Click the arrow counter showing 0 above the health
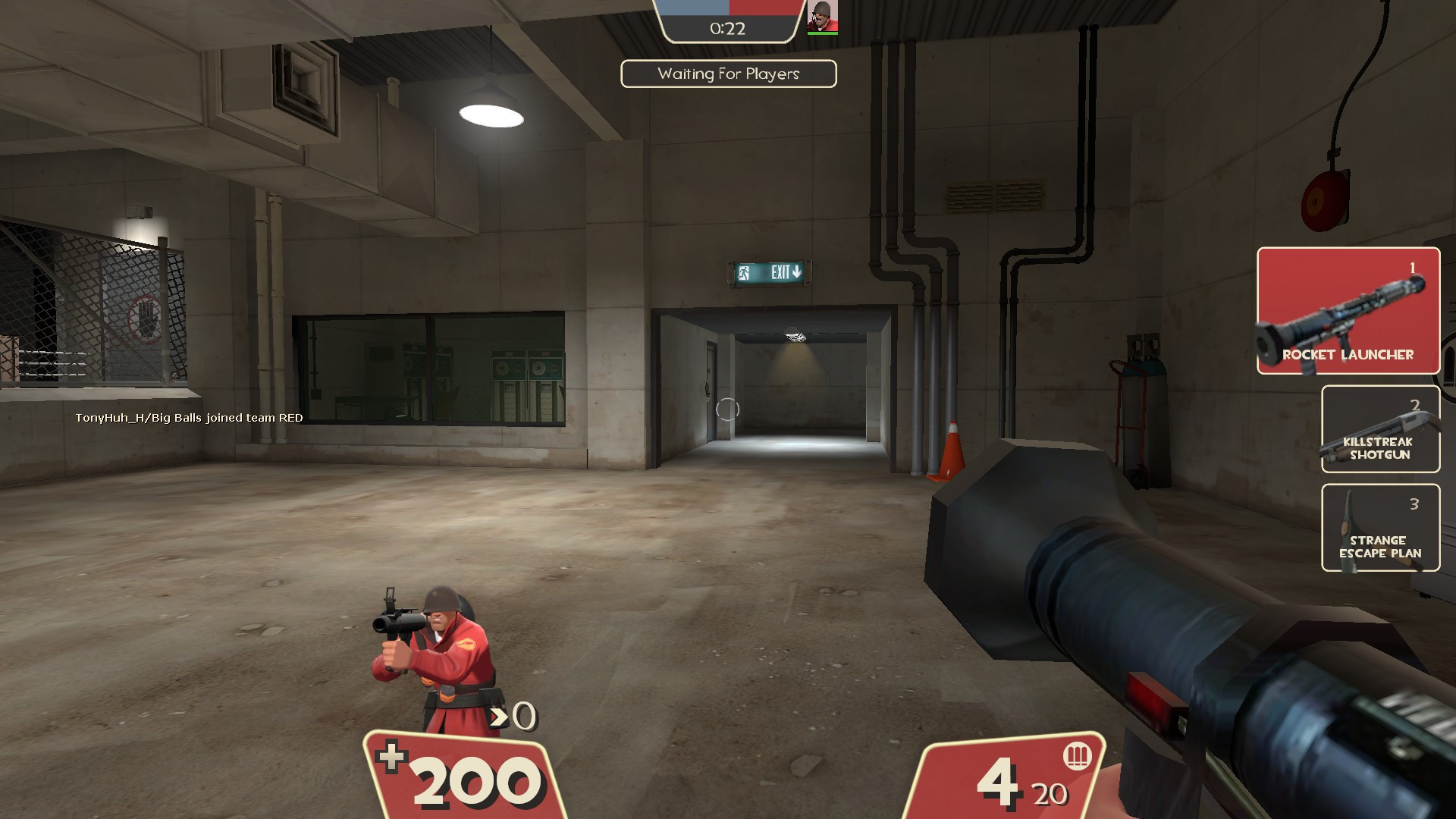The height and width of the screenshot is (819, 1456). click(513, 714)
